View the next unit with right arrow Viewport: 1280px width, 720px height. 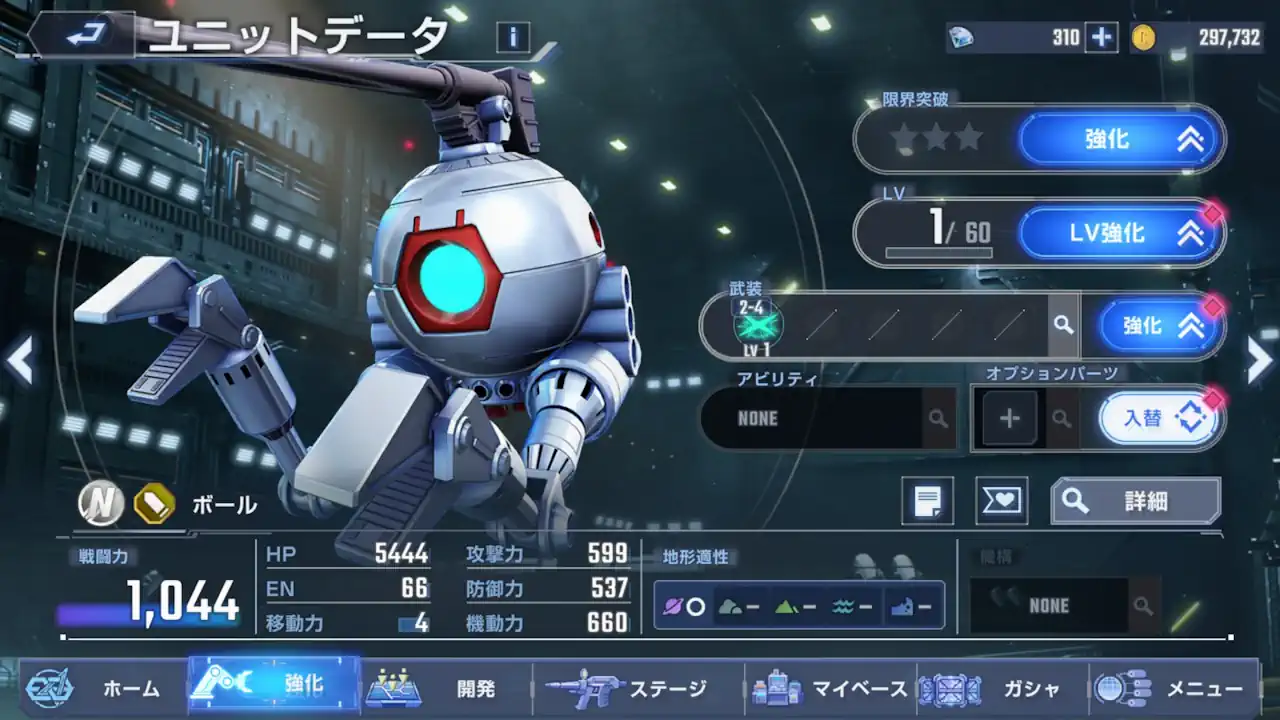click(x=1259, y=360)
